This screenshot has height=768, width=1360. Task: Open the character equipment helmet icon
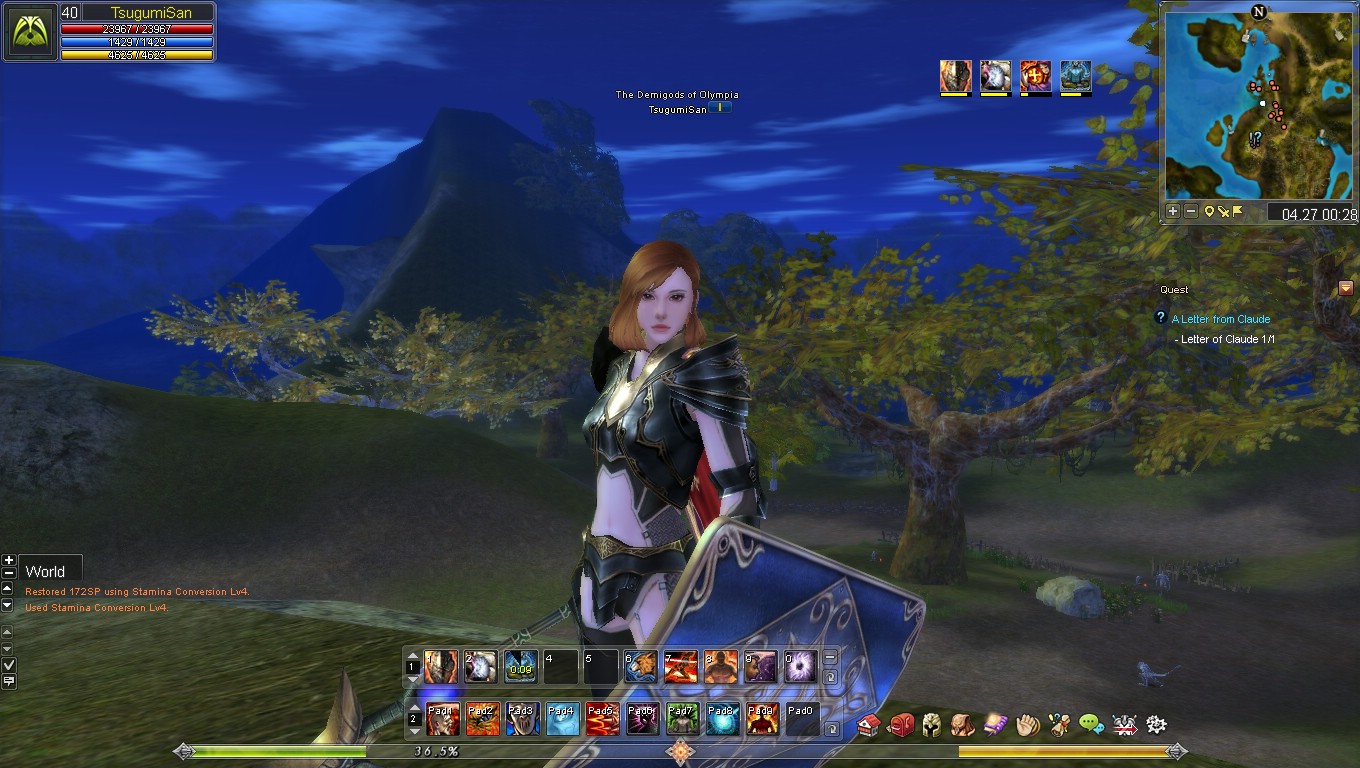(932, 725)
